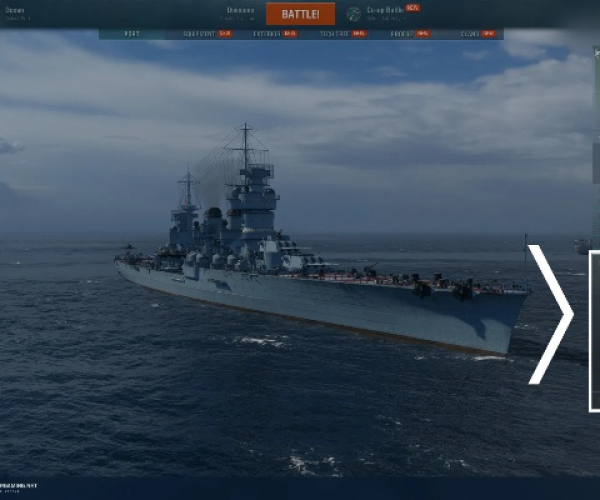Switch to the Port tab
This screenshot has height=500, width=600.
(132, 34)
